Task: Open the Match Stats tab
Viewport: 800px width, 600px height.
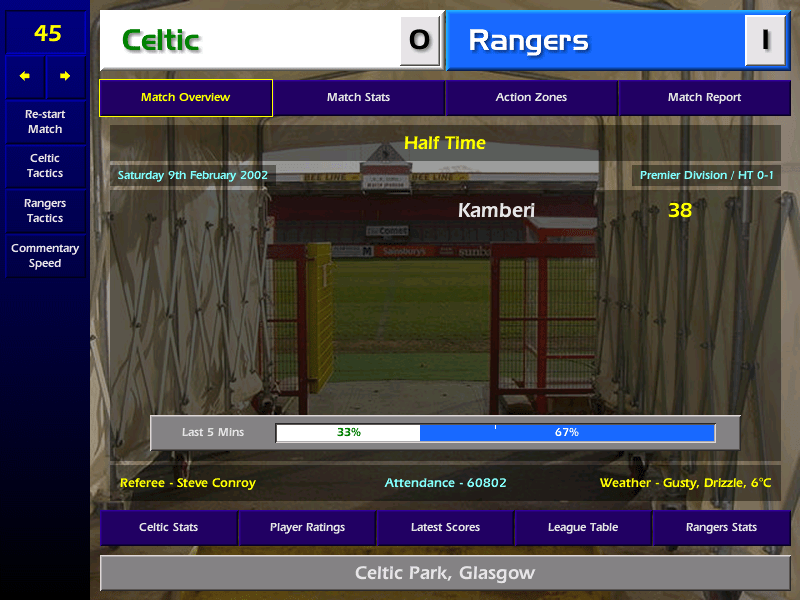Action: (x=358, y=98)
